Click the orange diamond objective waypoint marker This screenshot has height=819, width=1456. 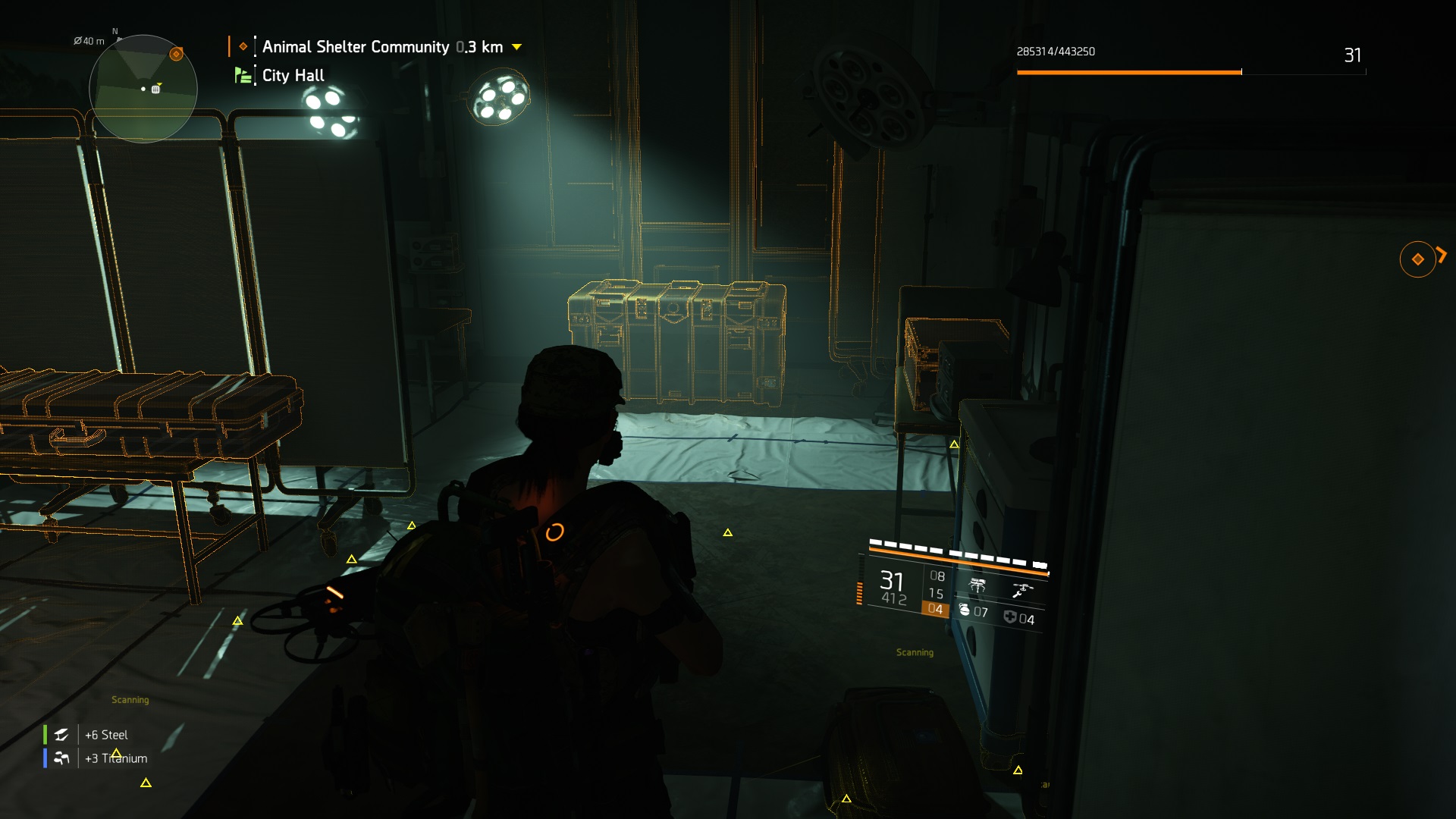click(x=1417, y=259)
